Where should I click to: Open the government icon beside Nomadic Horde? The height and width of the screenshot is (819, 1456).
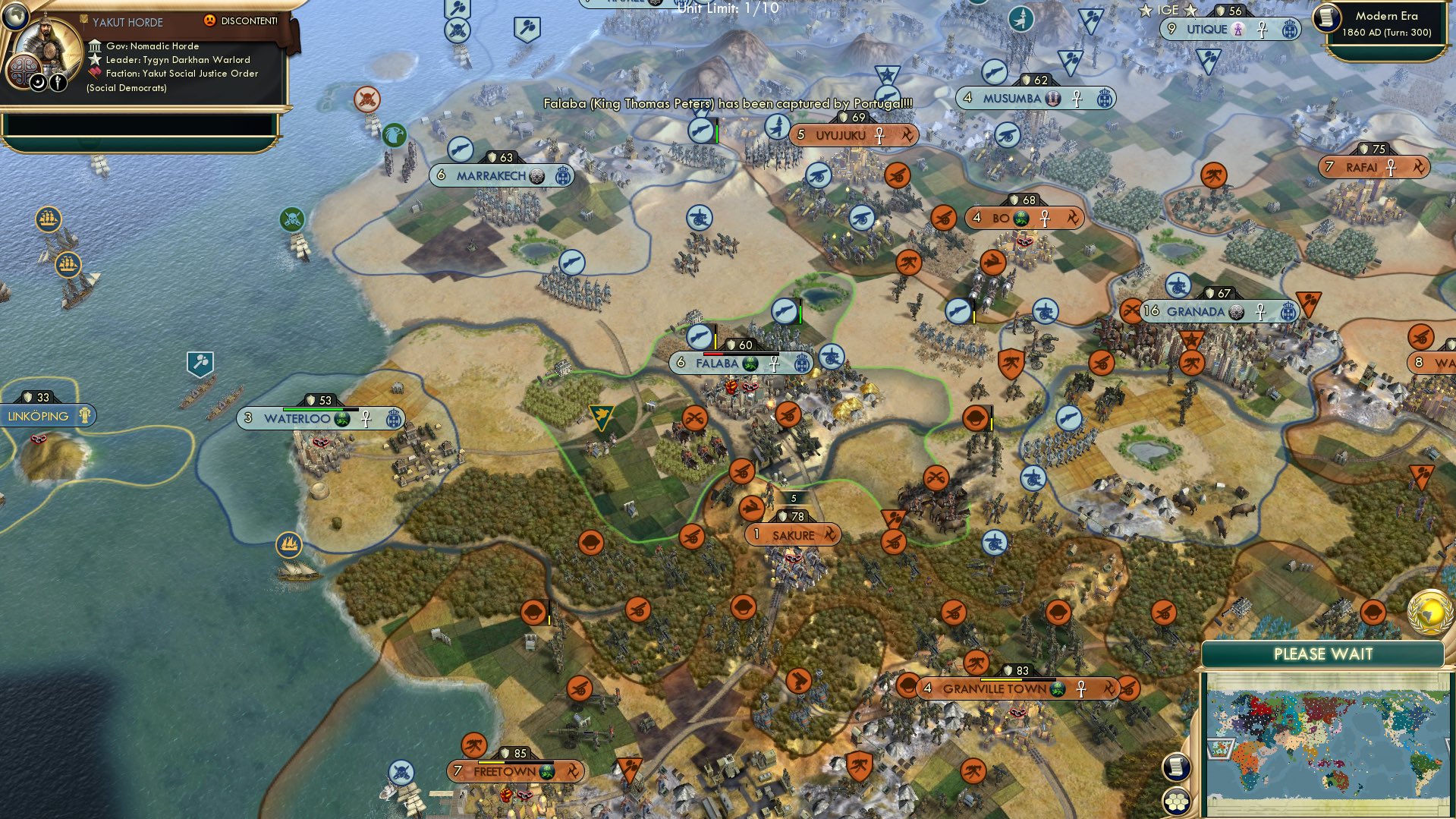[x=95, y=47]
